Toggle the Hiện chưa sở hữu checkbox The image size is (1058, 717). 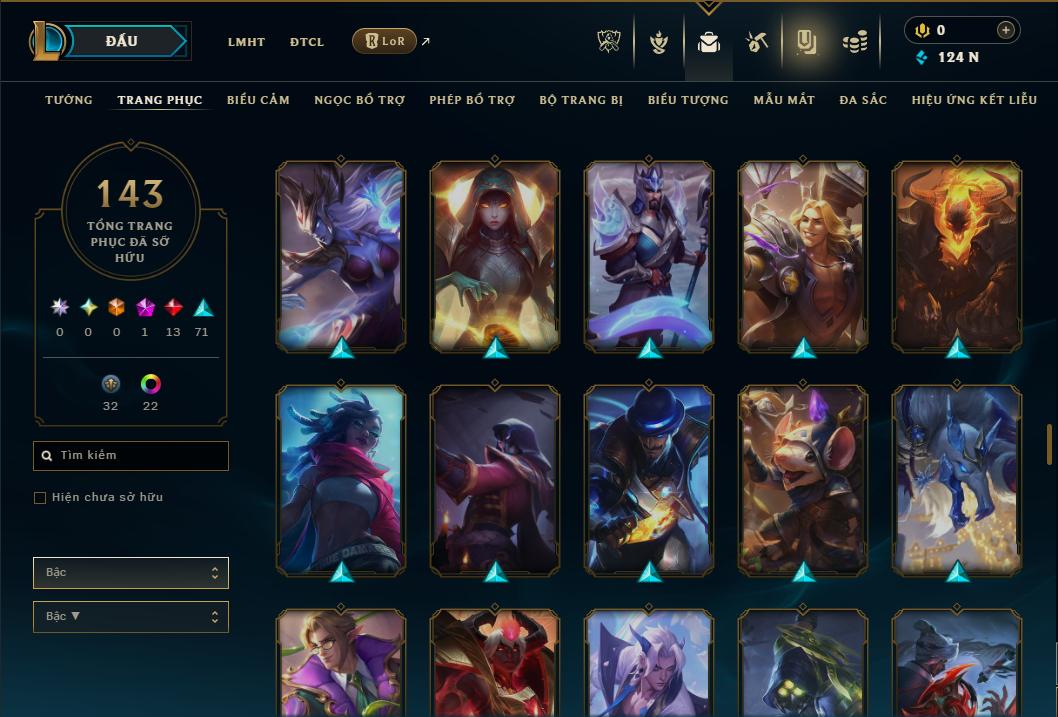pyautogui.click(x=40, y=498)
